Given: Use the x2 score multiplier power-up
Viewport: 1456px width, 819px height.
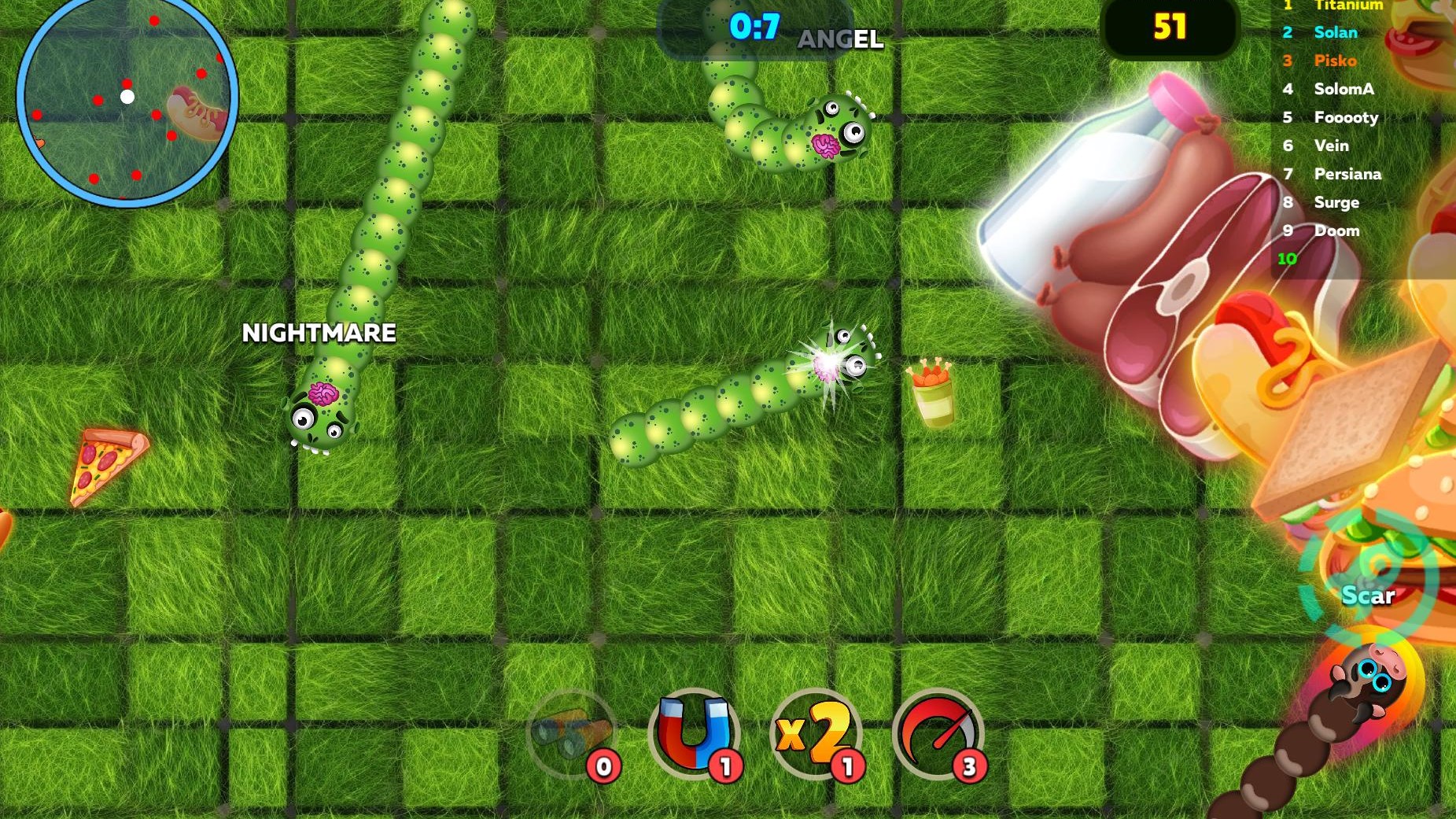Looking at the screenshot, I should coord(813,736).
